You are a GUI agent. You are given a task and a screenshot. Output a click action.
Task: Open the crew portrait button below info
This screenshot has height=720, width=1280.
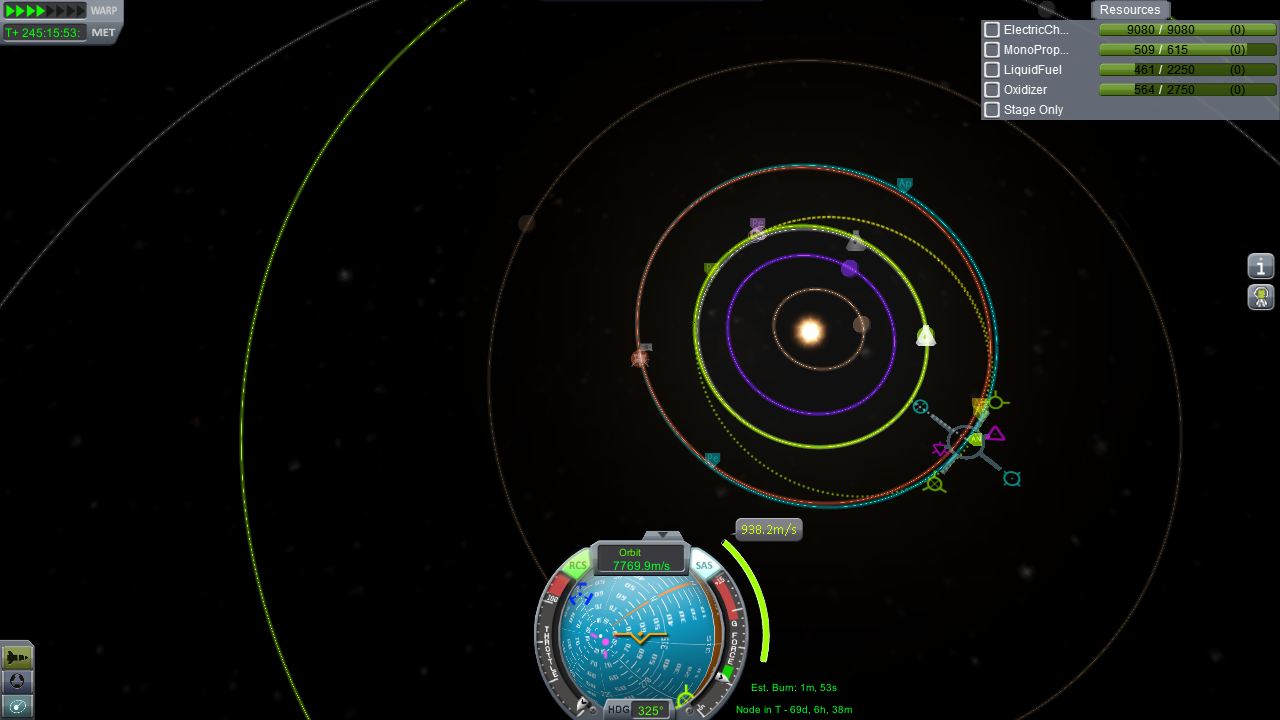[1261, 297]
